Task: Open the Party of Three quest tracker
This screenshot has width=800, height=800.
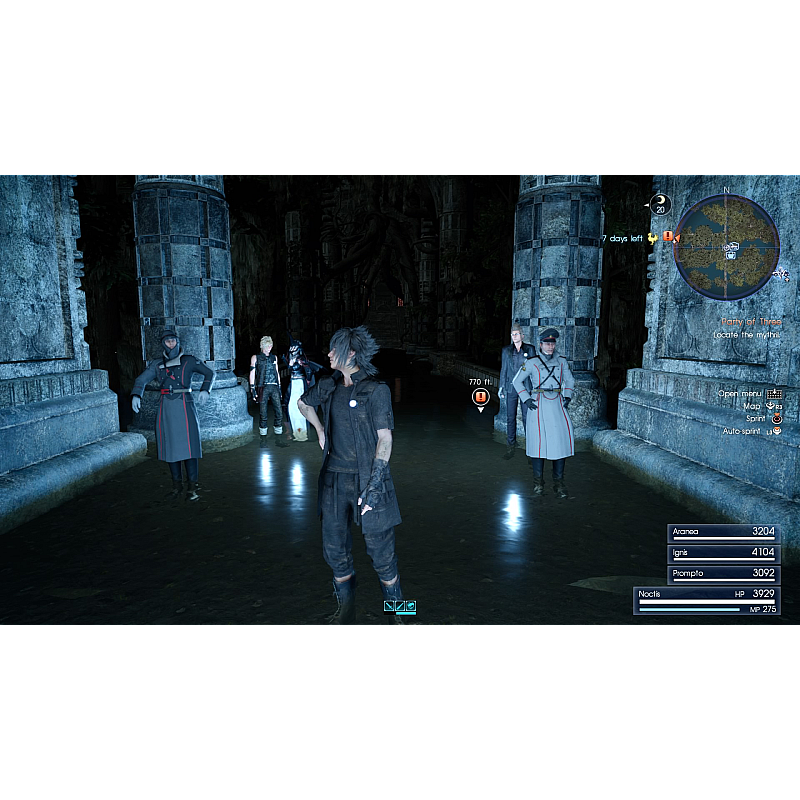Action: tap(750, 322)
